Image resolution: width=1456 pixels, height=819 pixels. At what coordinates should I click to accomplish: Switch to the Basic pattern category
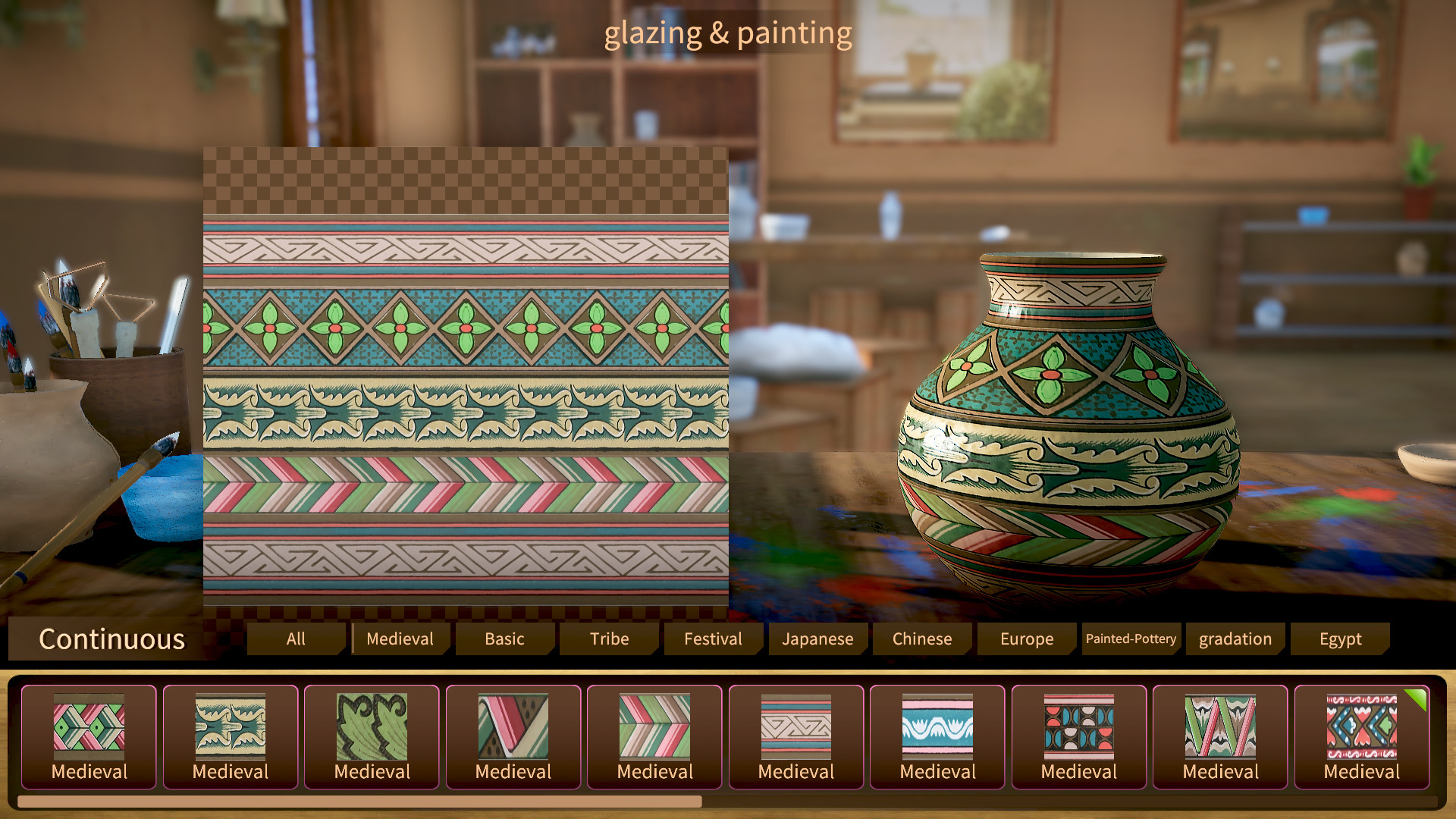click(504, 639)
